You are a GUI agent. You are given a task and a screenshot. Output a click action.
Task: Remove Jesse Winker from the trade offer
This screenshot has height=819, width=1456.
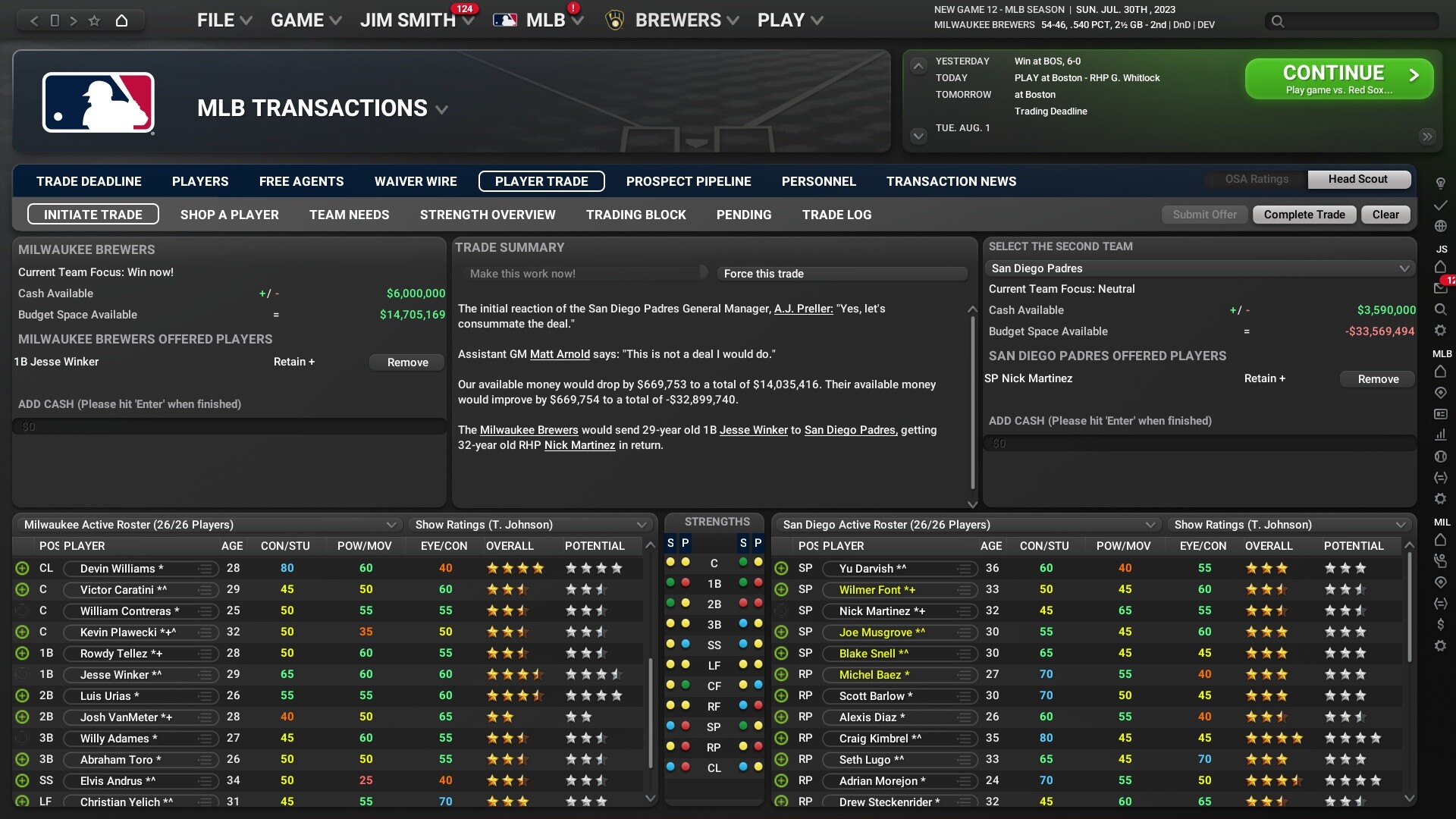(x=406, y=362)
